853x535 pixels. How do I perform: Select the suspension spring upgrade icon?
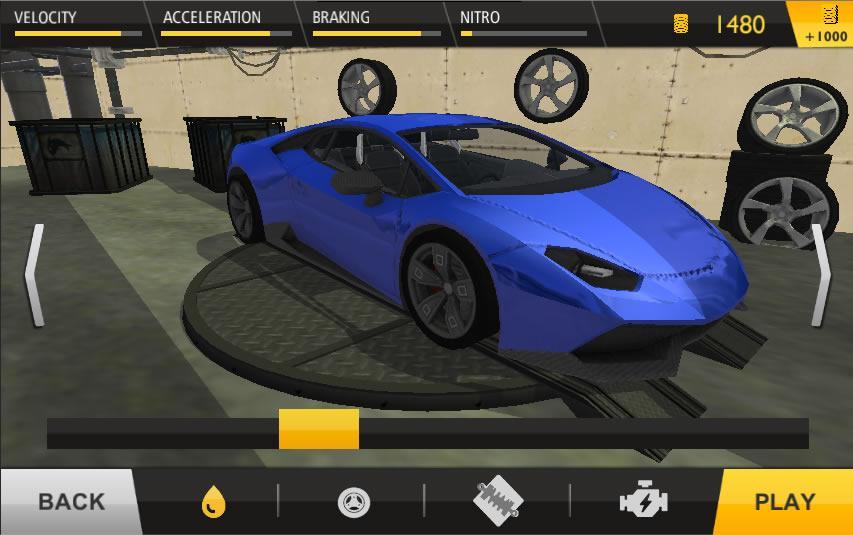[497, 501]
